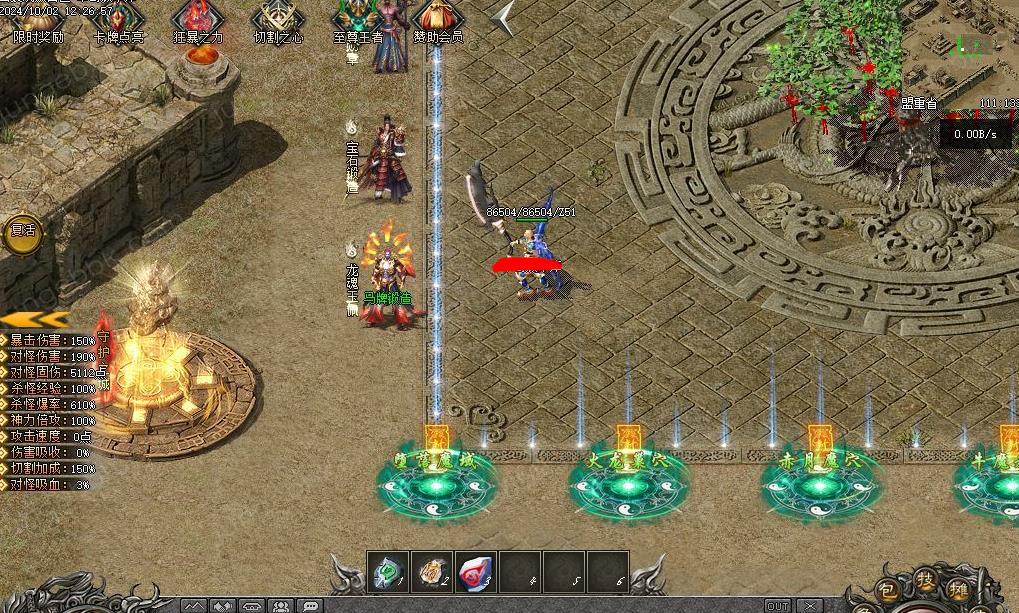This screenshot has width=1019, height=613.
Task: Open the 至尊王者 icon
Action: 357,20
